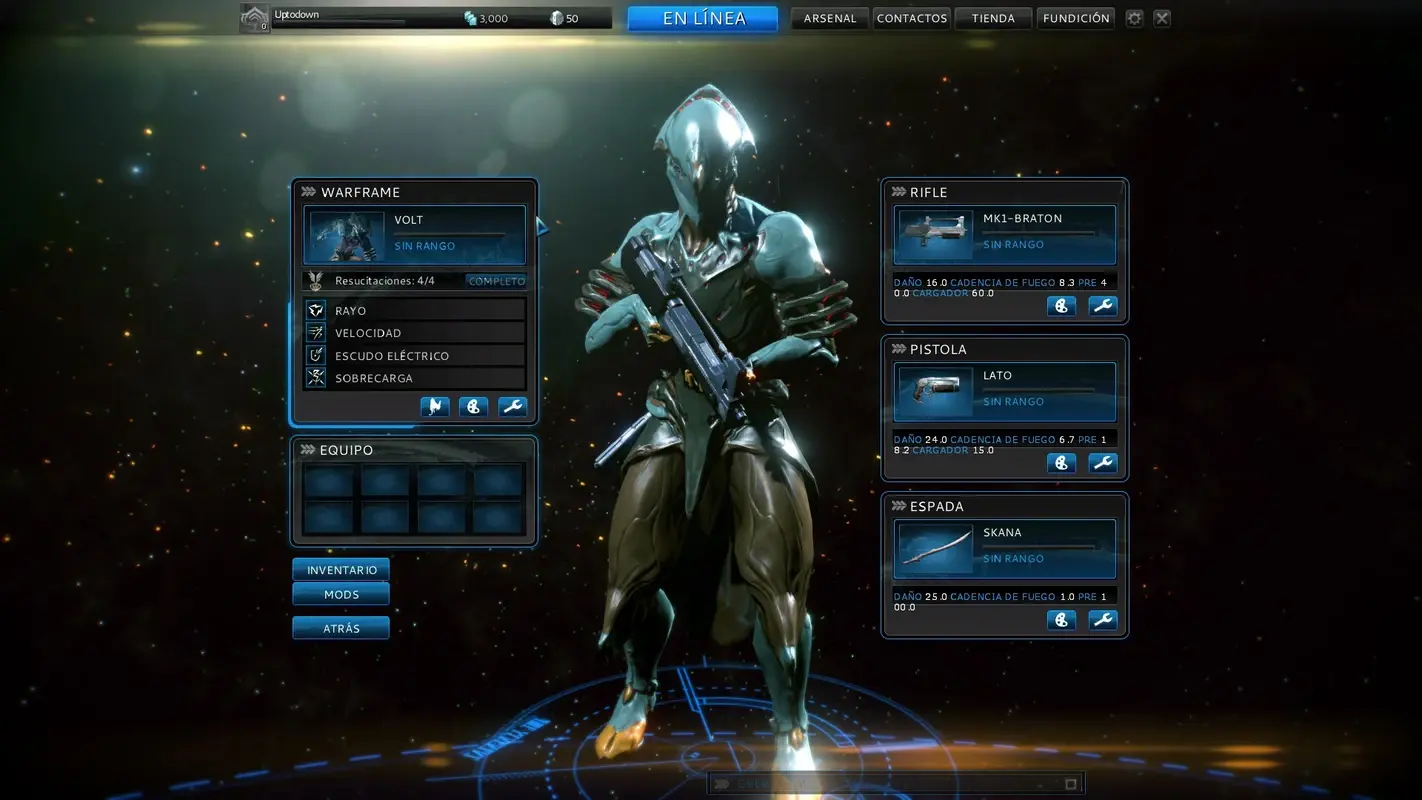Screen dimensions: 1422x800
Task: Click the sigil icon next to the palette
Action: (x=434, y=407)
